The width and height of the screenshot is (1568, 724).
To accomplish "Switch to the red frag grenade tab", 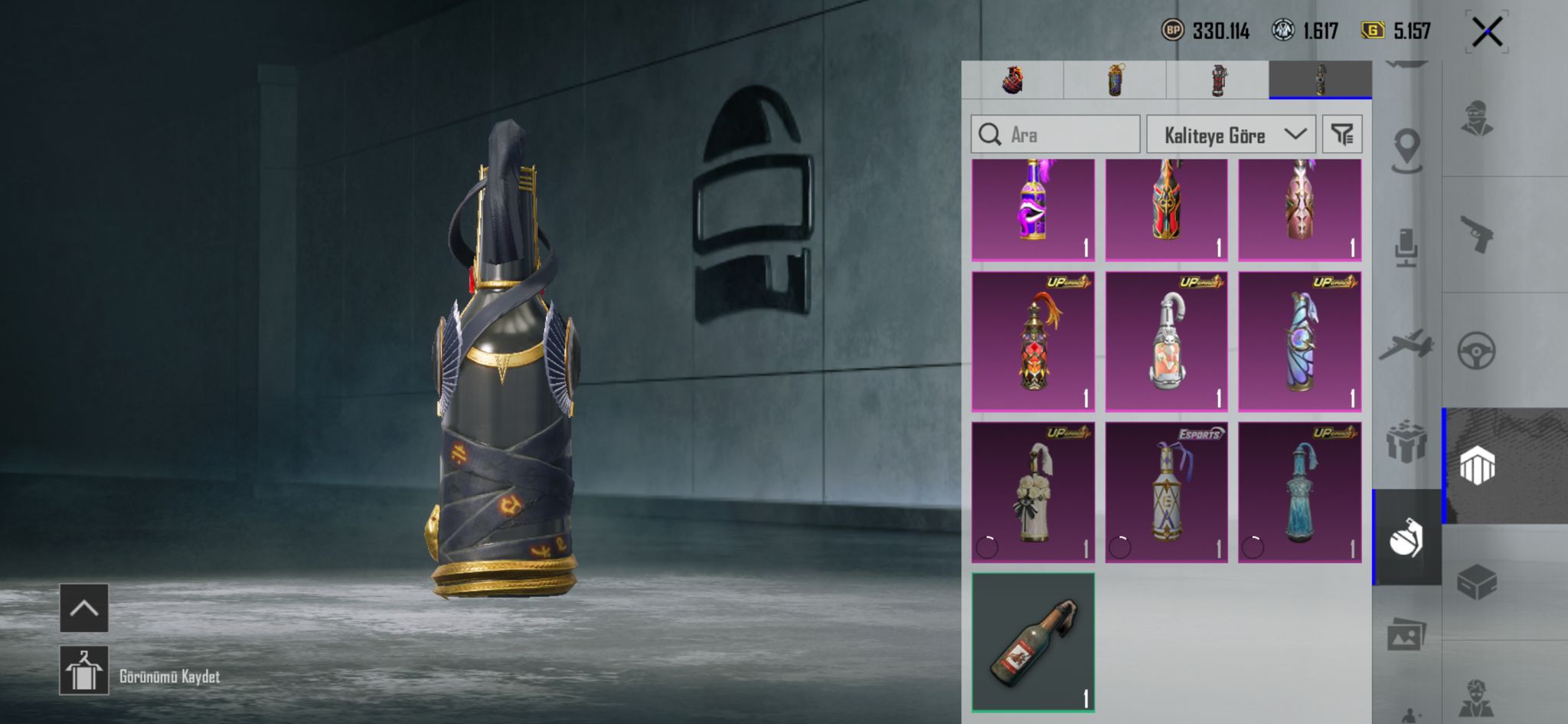I will coord(1012,80).
